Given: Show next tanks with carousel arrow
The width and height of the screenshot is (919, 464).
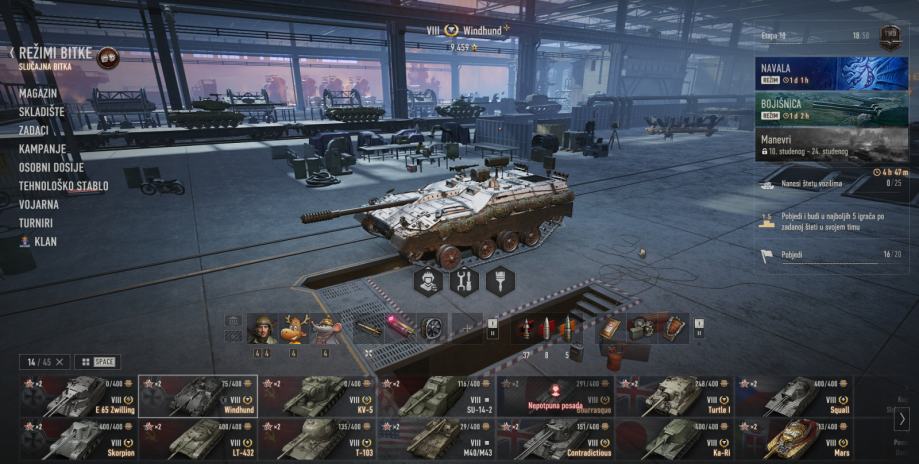Looking at the screenshot, I should pyautogui.click(x=902, y=419).
